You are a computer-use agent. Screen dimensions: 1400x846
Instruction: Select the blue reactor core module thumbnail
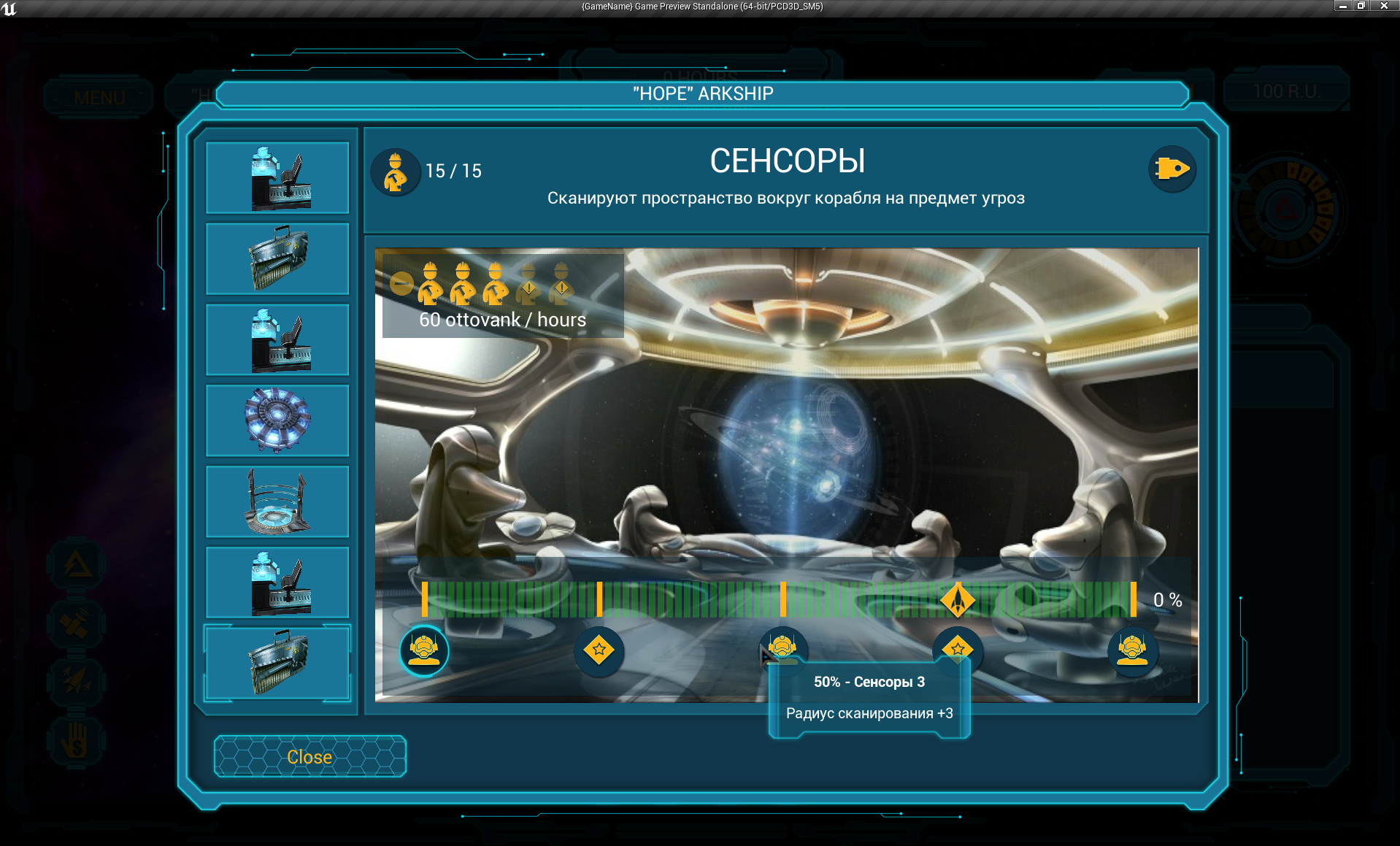tap(277, 420)
